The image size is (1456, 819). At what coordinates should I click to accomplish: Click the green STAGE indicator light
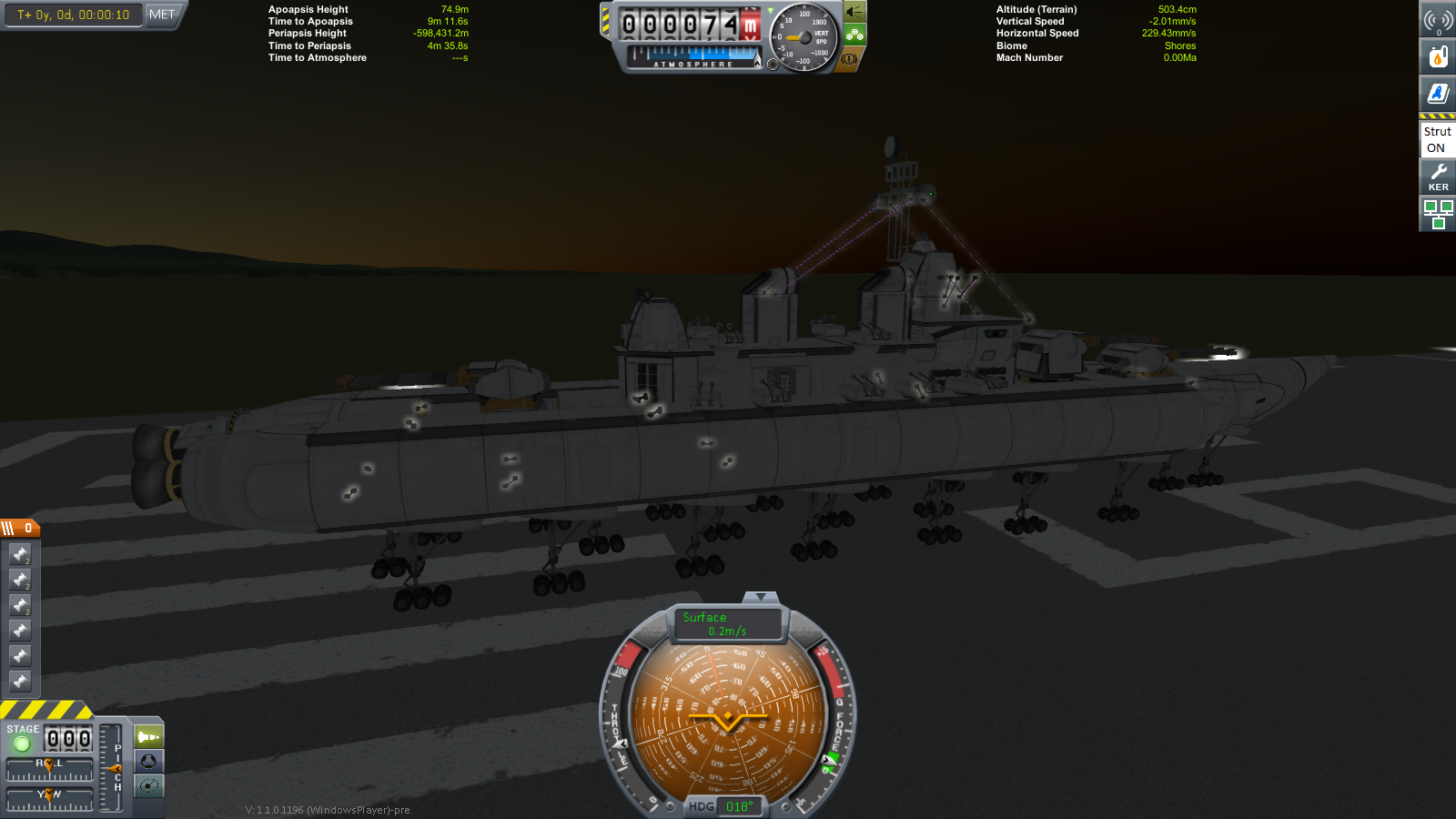[22, 744]
